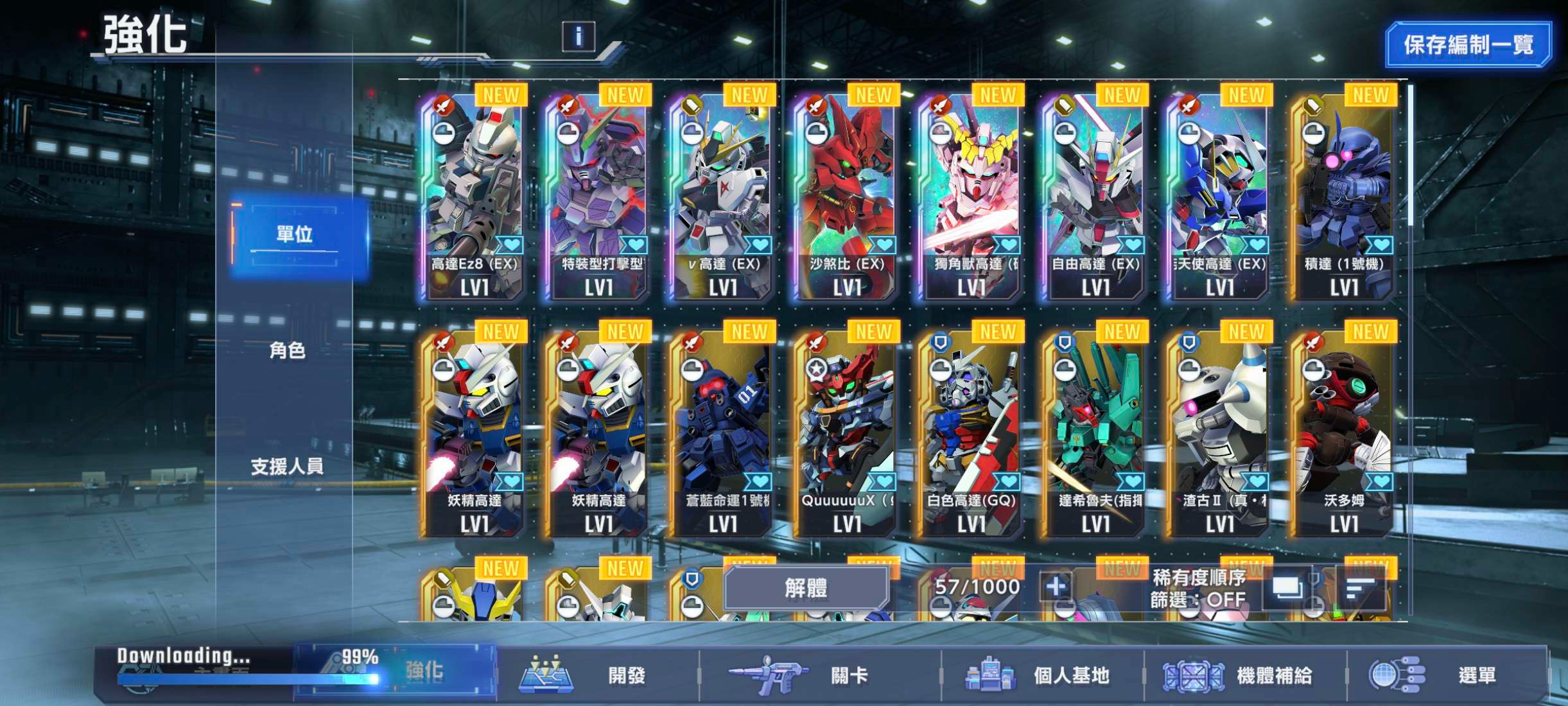Open the sort and filter options button

click(1360, 587)
